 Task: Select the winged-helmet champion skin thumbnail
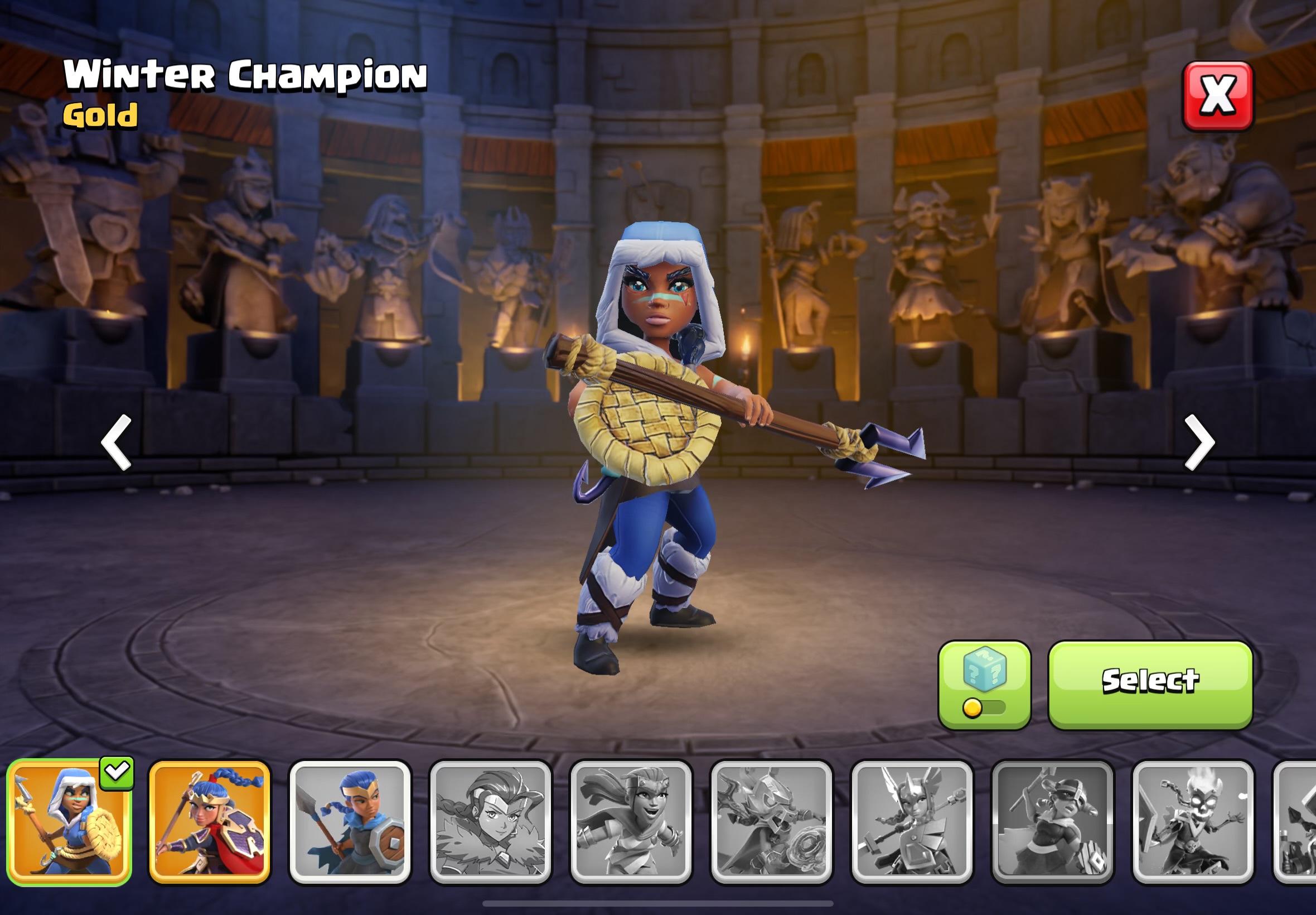point(912,822)
